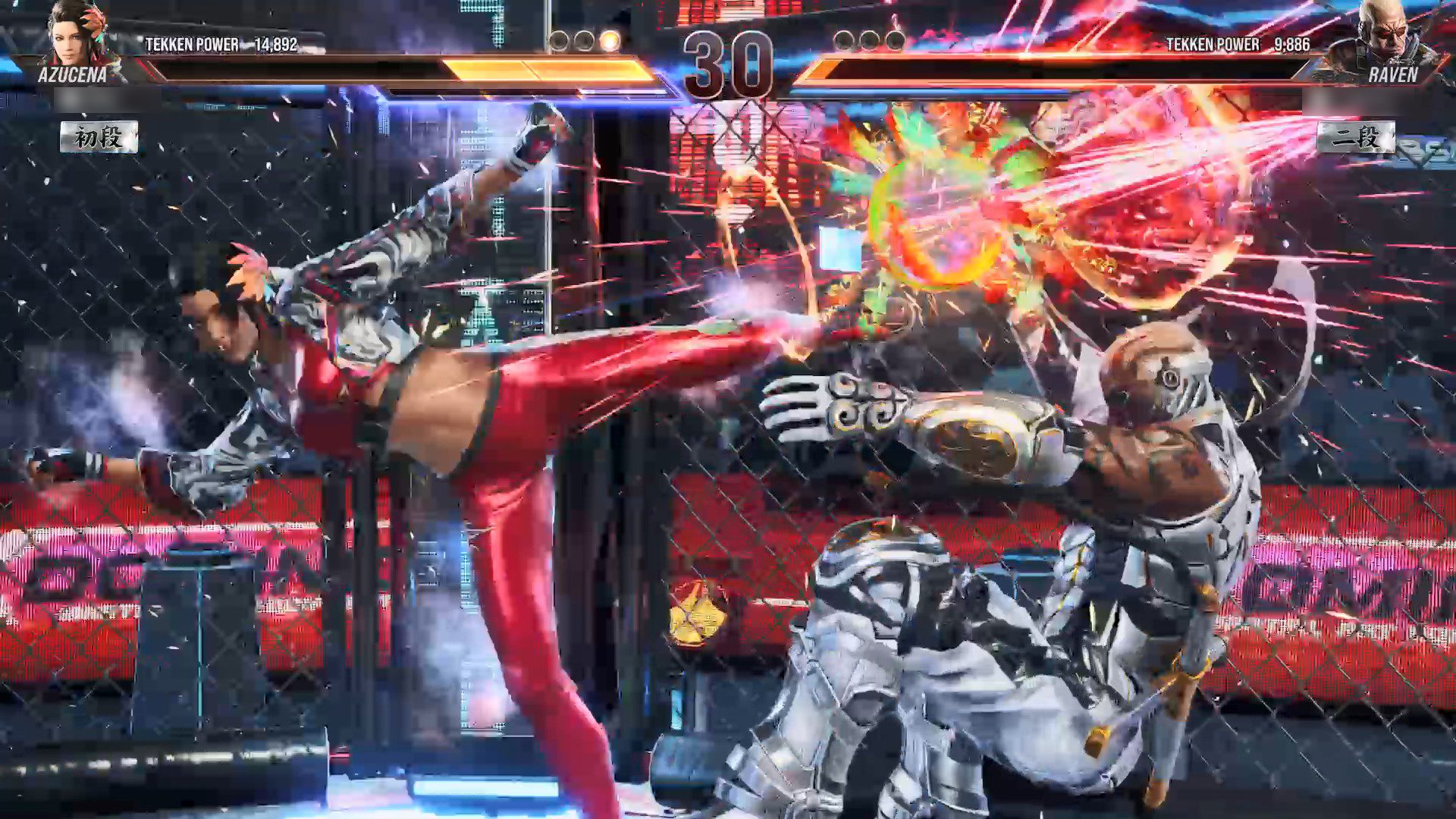
Task: Click Raven's character portrait
Action: point(1380,34)
